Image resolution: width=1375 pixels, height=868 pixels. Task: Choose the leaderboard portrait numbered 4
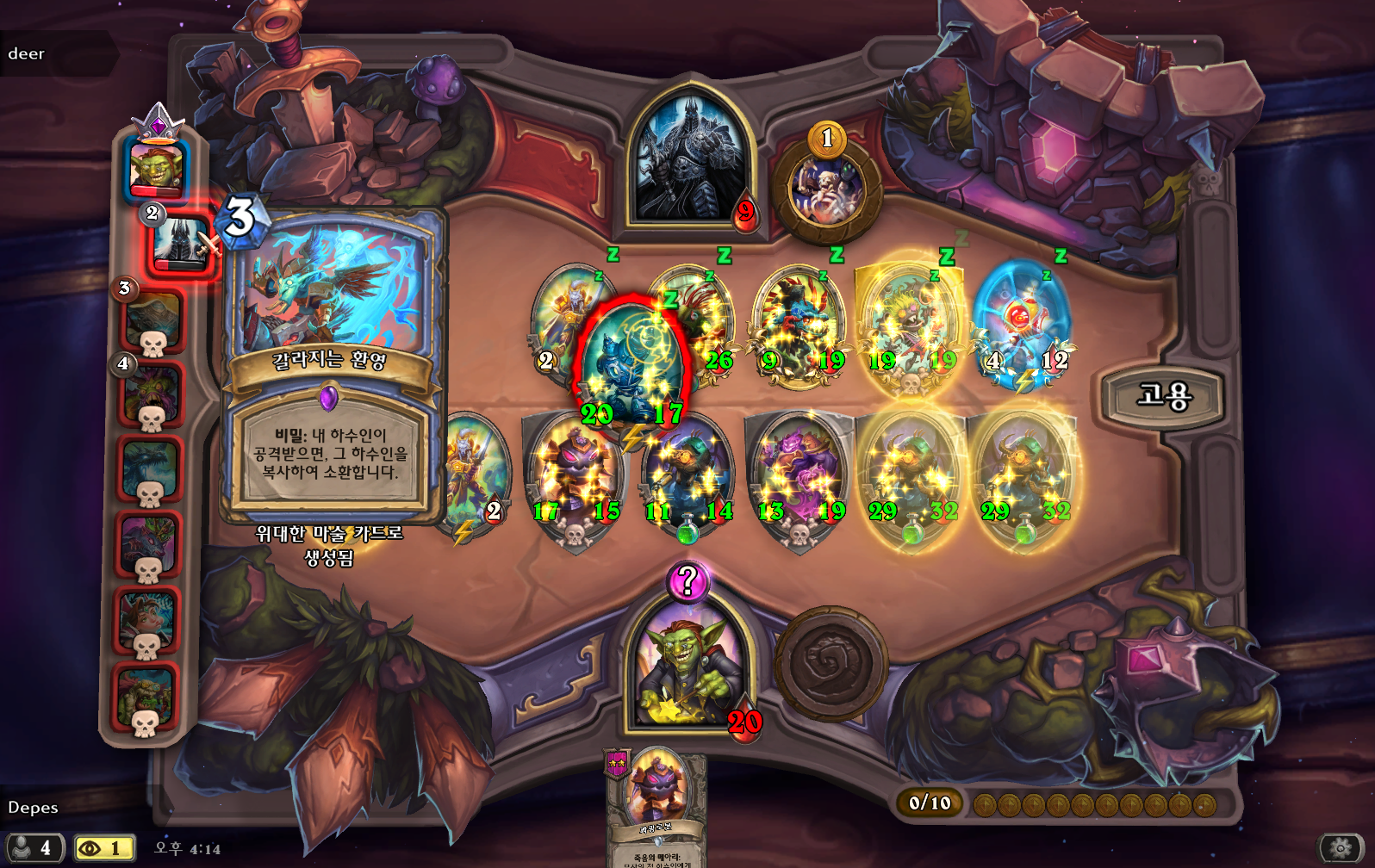point(152,395)
